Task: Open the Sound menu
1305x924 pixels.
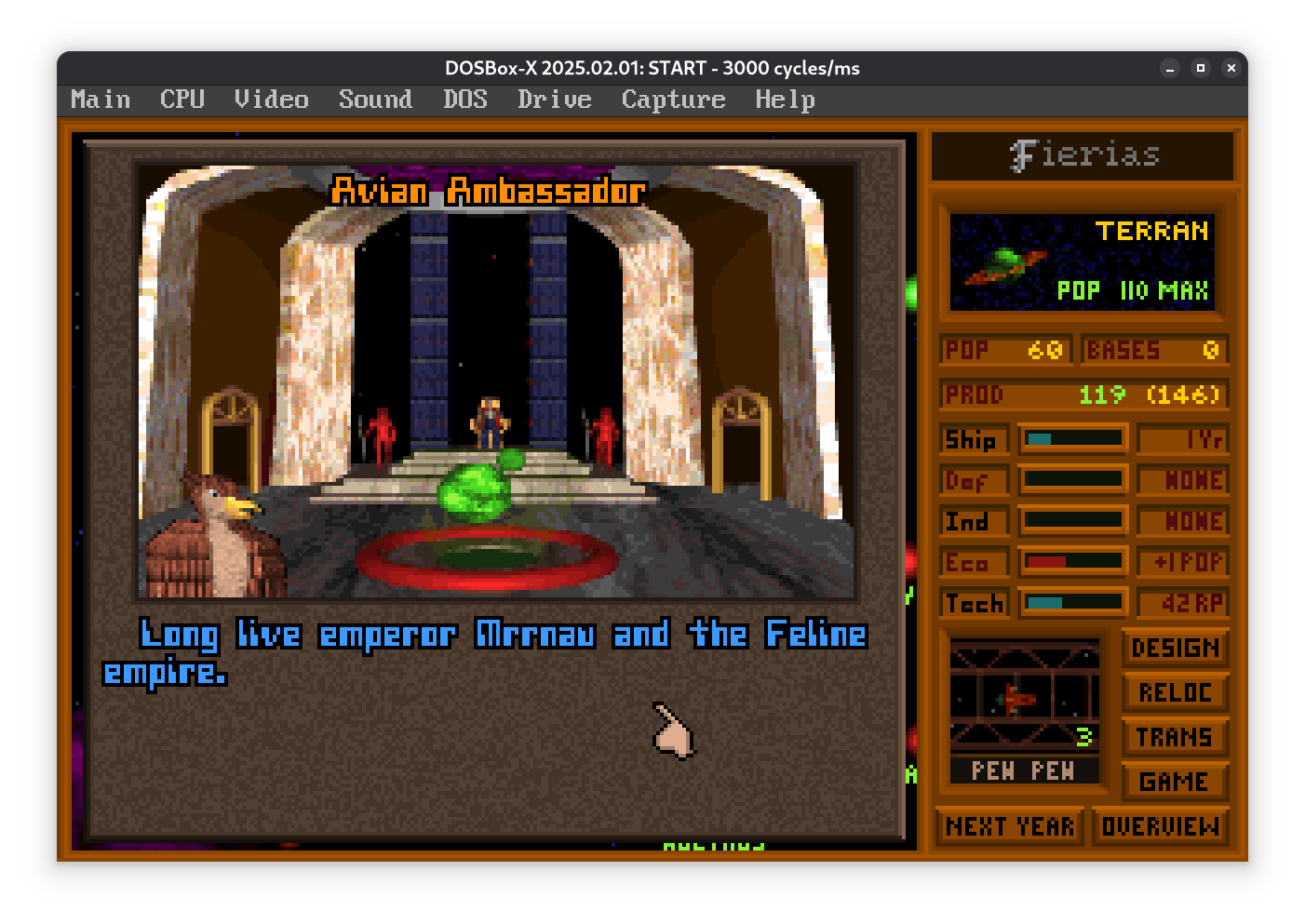Action: pyautogui.click(x=375, y=100)
